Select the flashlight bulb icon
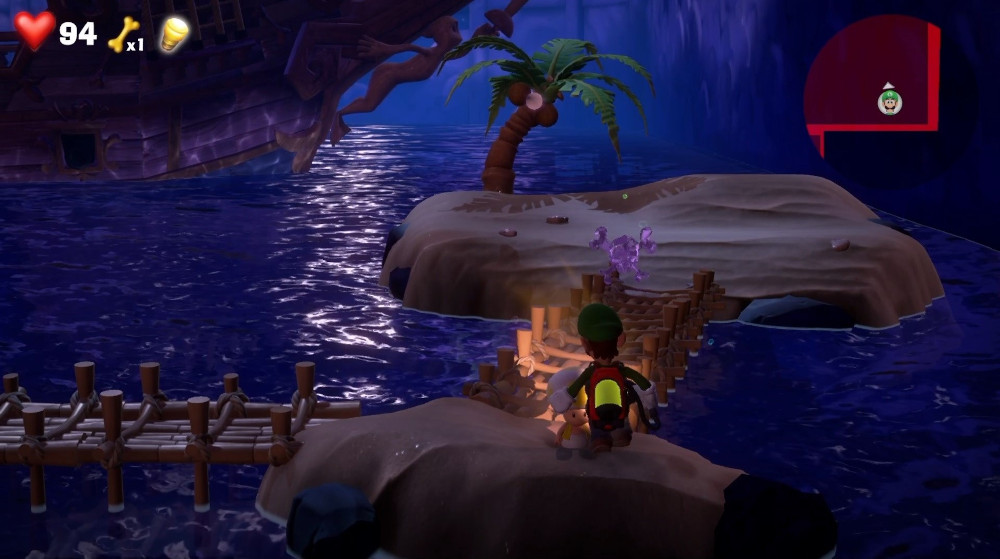 [175, 33]
